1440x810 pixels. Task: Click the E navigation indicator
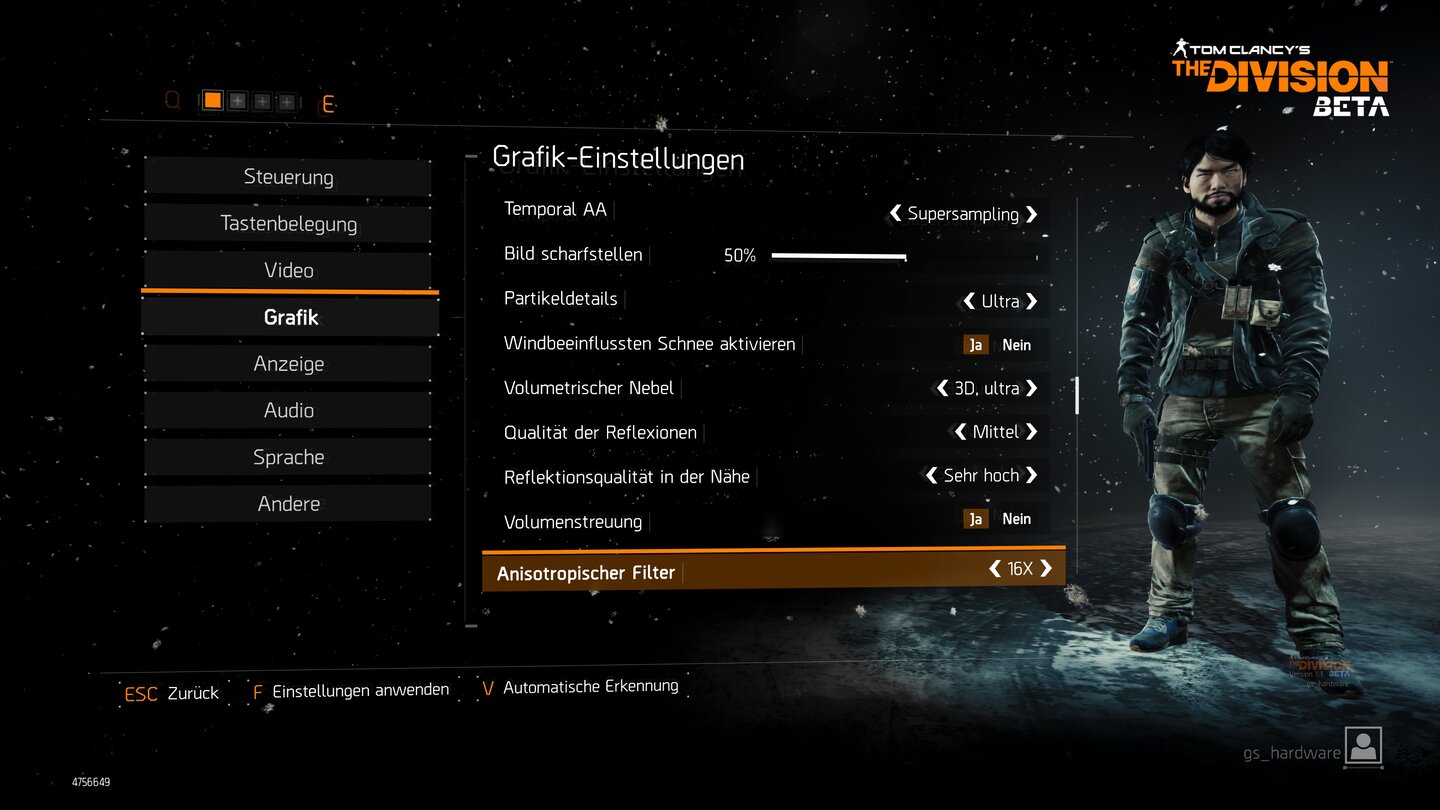328,103
